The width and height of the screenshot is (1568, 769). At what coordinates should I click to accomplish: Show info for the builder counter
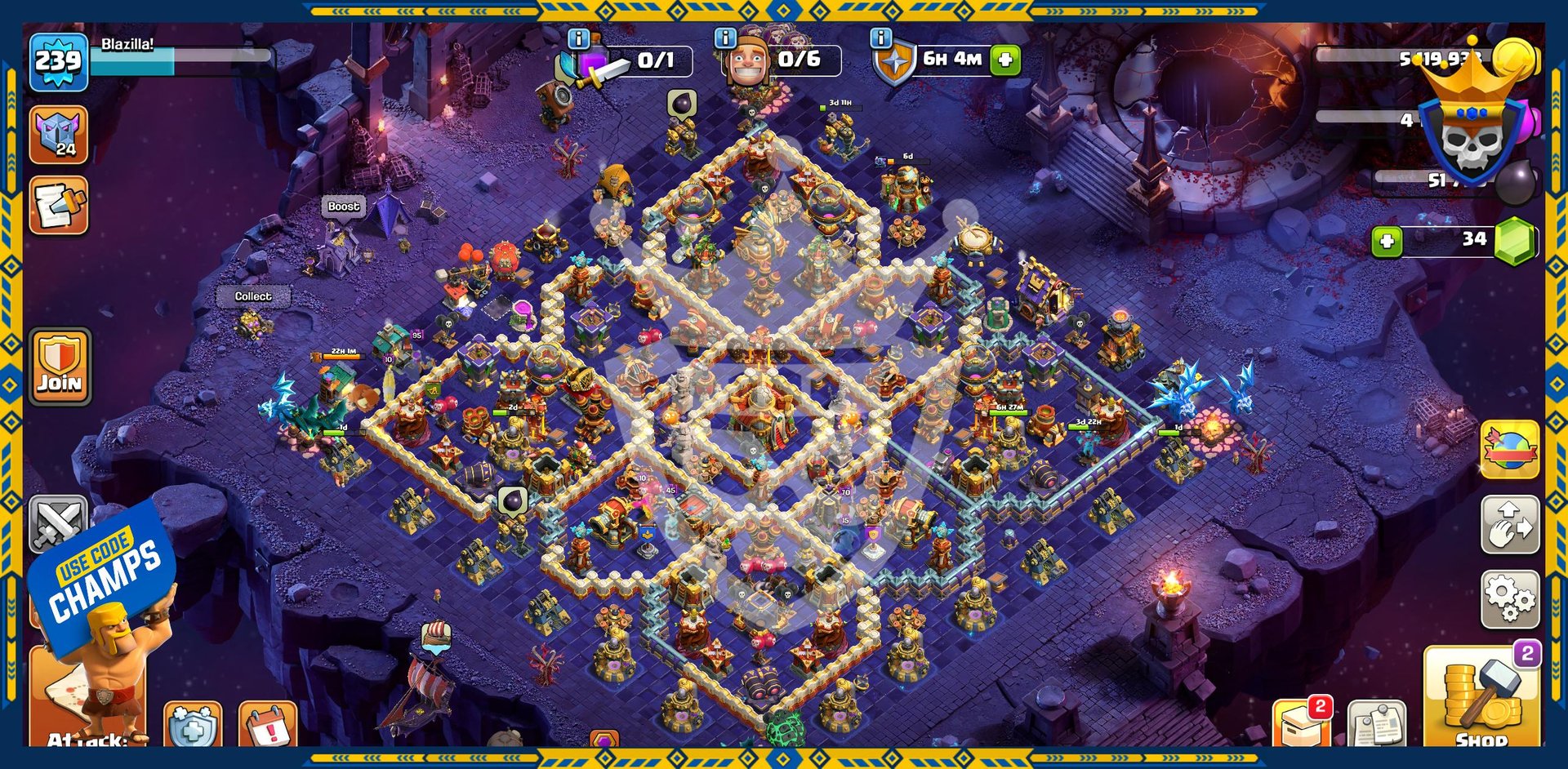725,38
